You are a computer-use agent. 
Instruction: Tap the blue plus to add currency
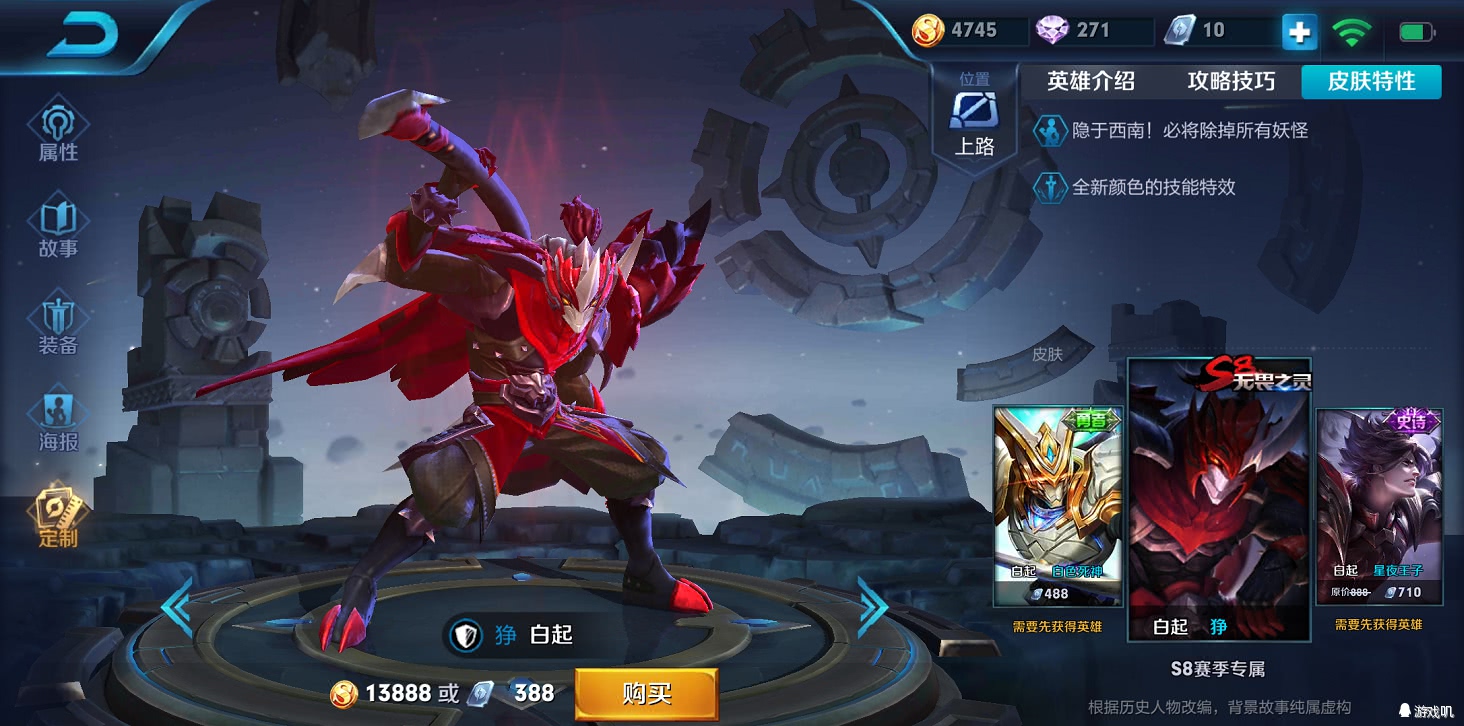point(1299,32)
